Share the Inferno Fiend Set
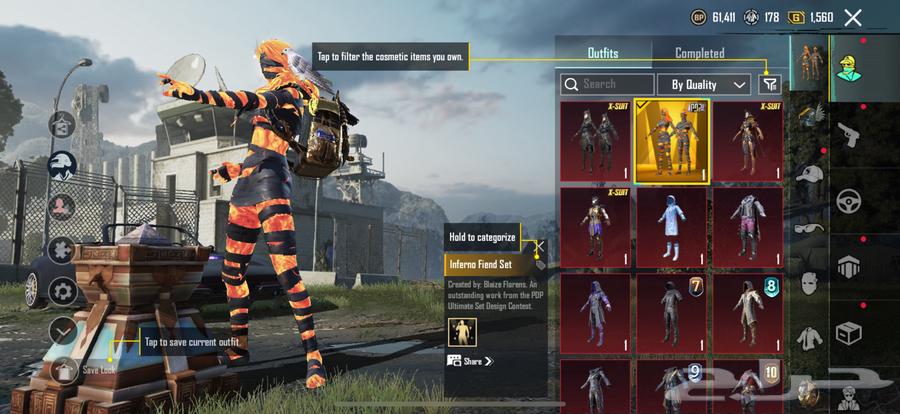The height and width of the screenshot is (414, 900). point(470,361)
